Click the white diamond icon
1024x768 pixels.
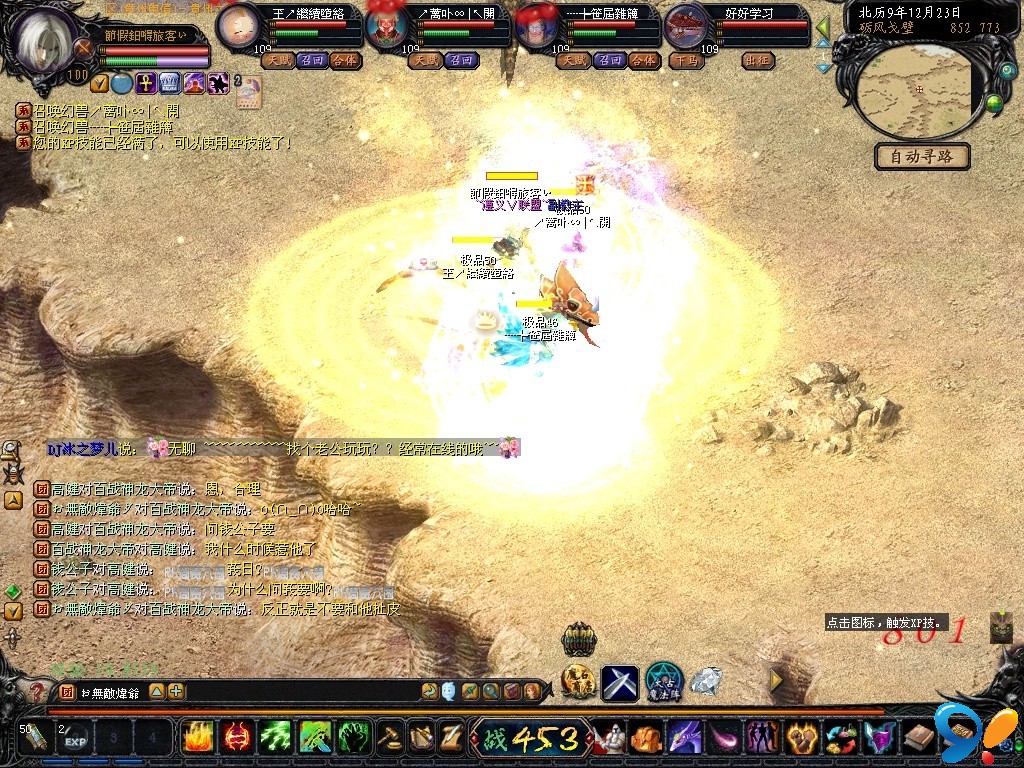[x=706, y=682]
